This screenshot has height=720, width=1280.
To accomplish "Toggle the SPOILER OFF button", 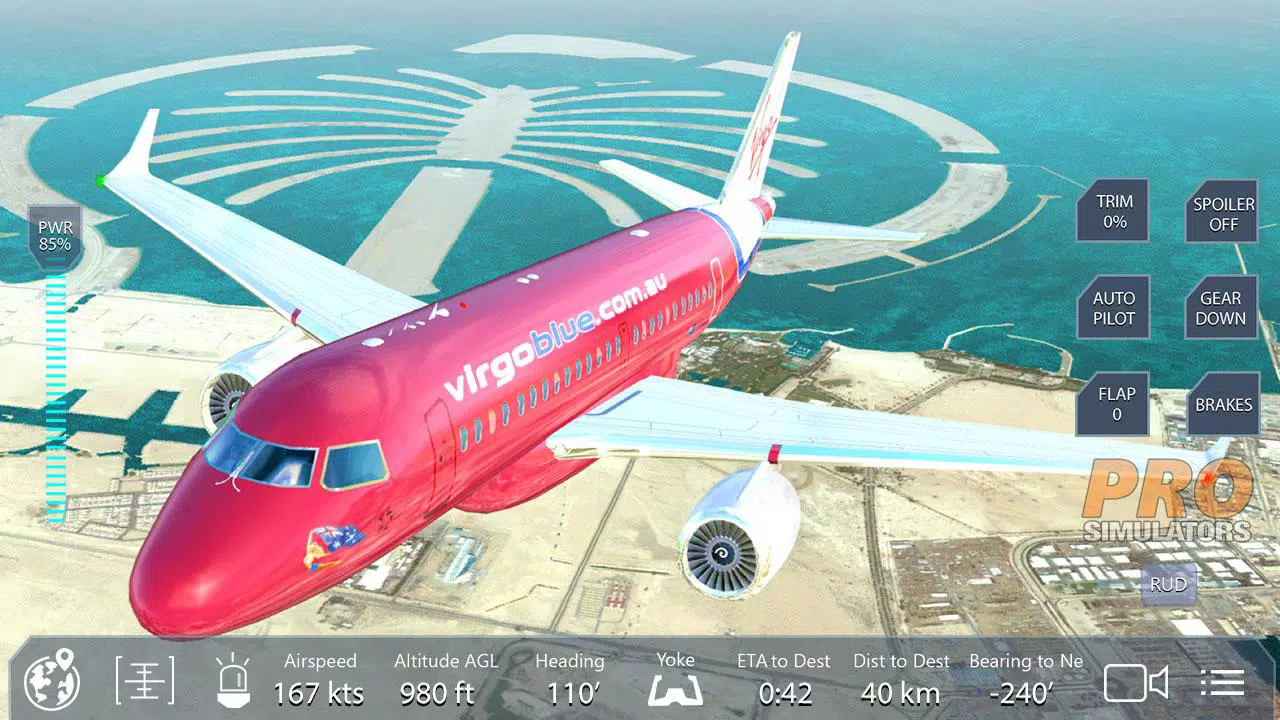I will point(1222,213).
